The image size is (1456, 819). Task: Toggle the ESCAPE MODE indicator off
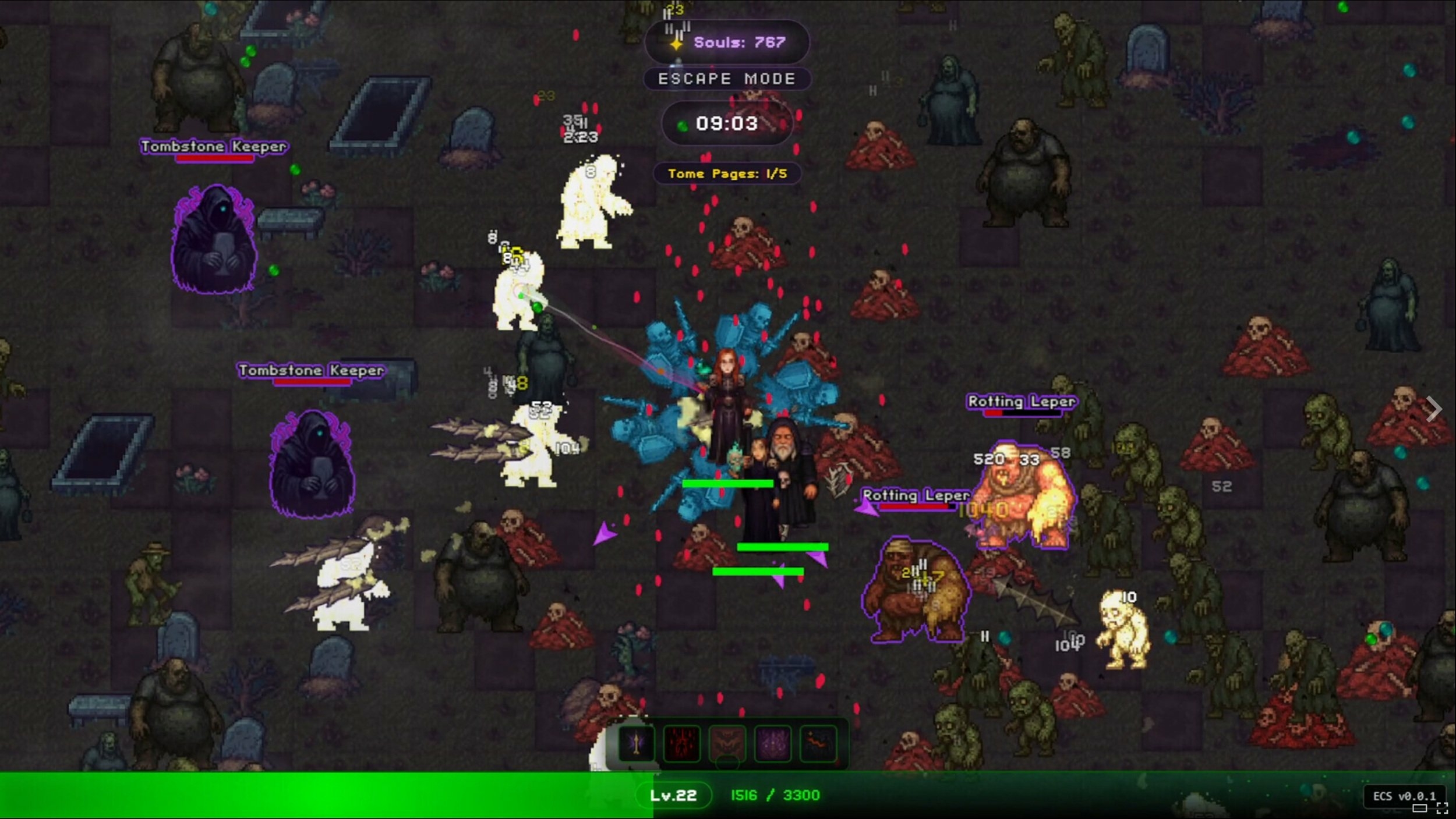point(726,79)
